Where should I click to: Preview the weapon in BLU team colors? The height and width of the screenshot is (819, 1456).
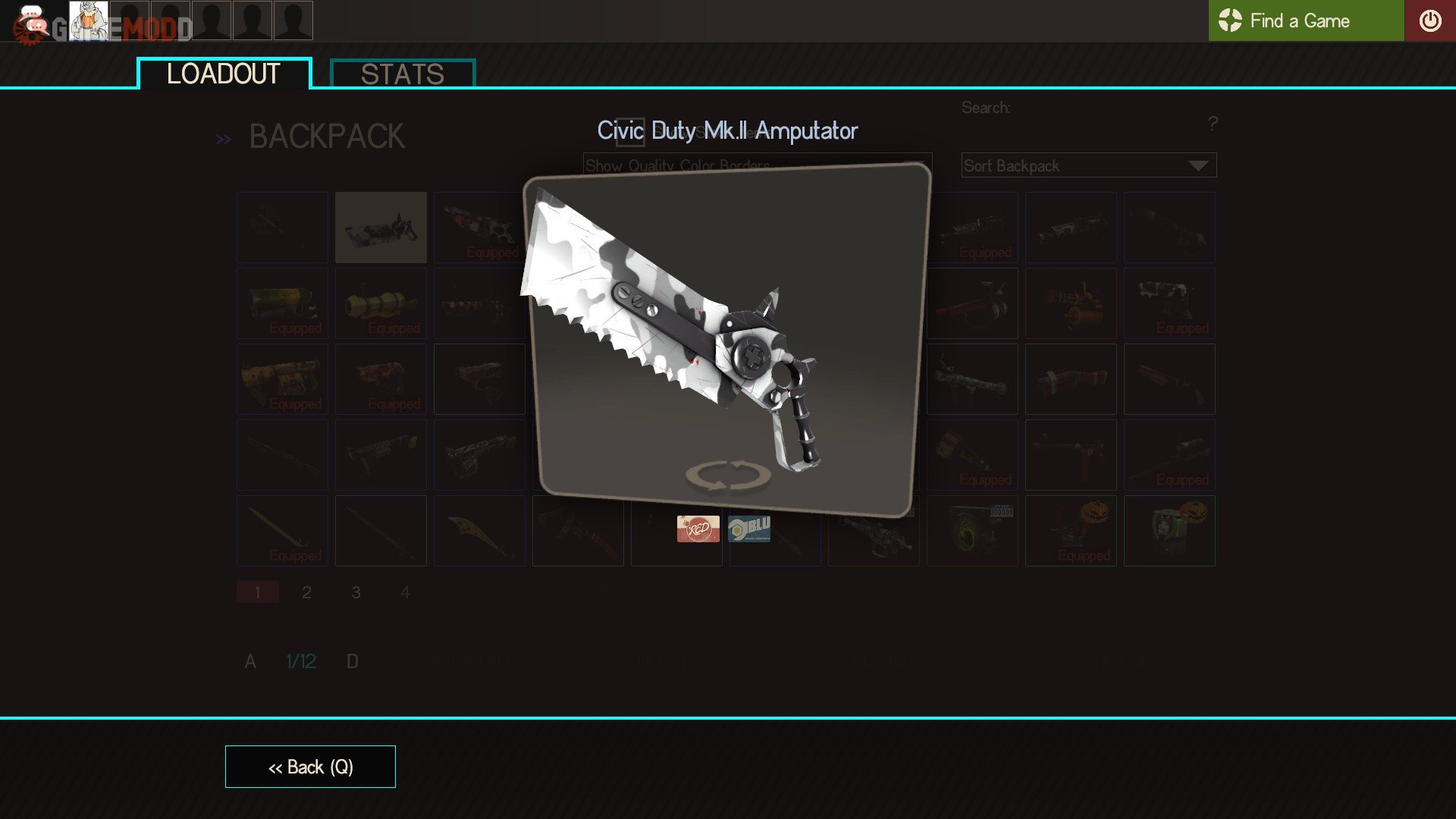pyautogui.click(x=749, y=529)
